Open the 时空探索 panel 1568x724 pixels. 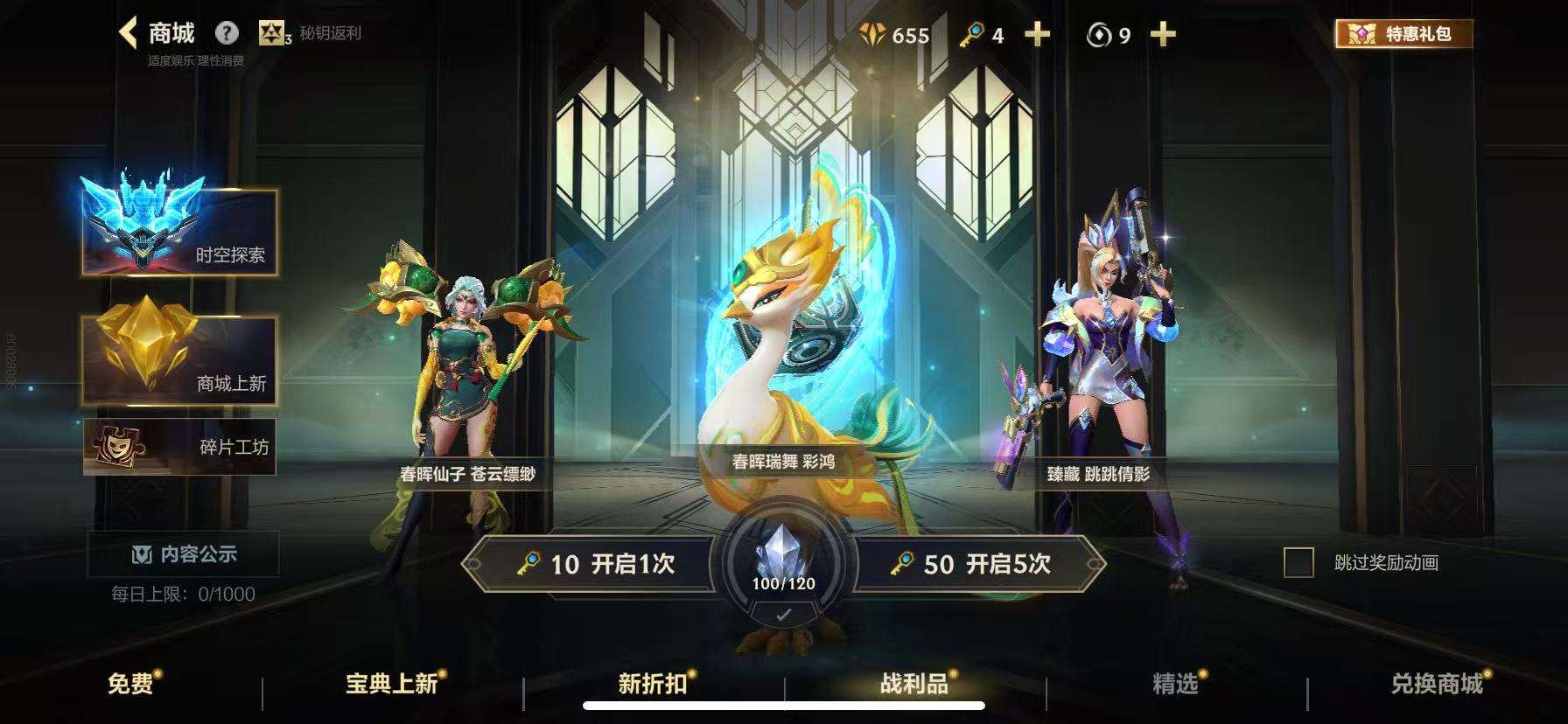point(178,257)
